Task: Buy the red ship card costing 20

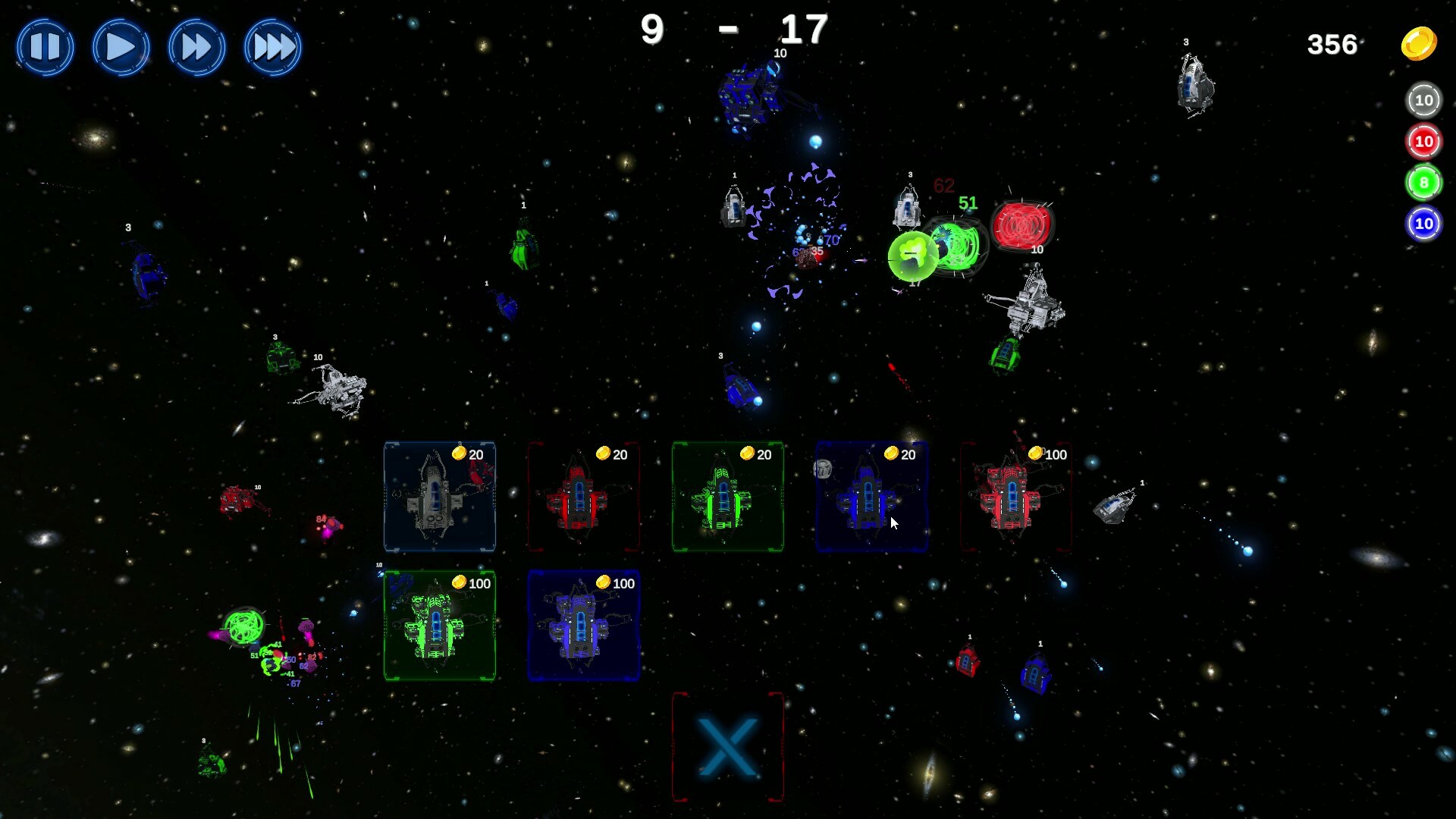Action: (584, 498)
